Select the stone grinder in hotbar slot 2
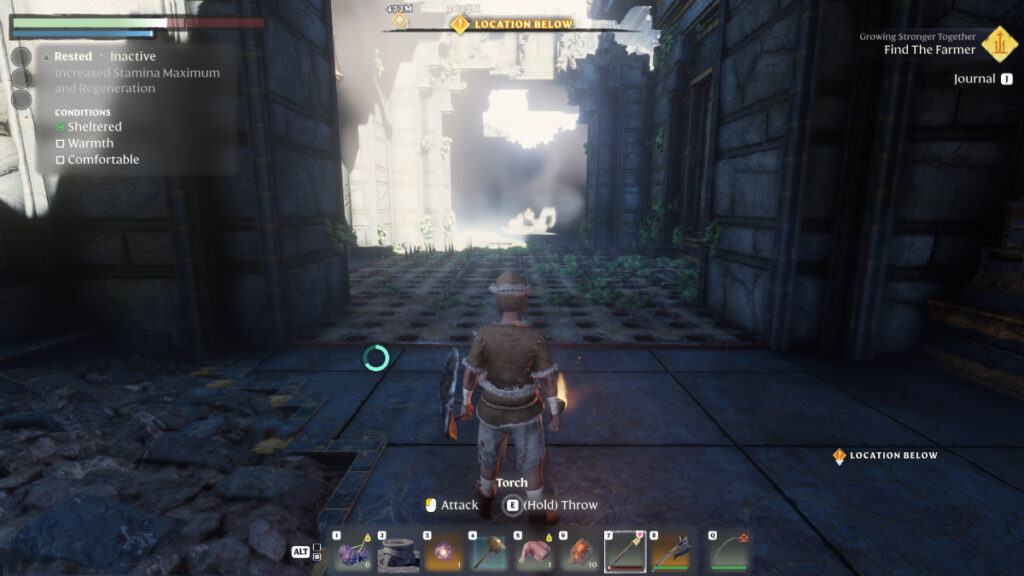 point(397,552)
